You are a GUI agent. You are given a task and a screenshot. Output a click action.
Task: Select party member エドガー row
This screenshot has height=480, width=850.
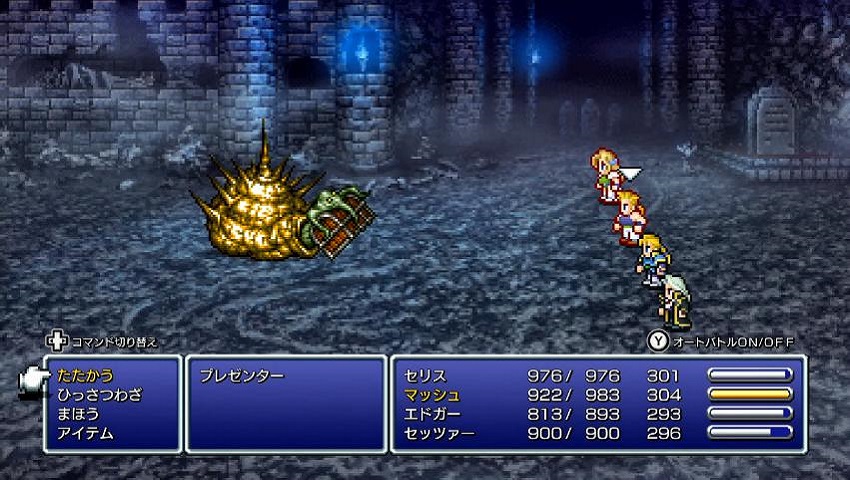(x=432, y=414)
